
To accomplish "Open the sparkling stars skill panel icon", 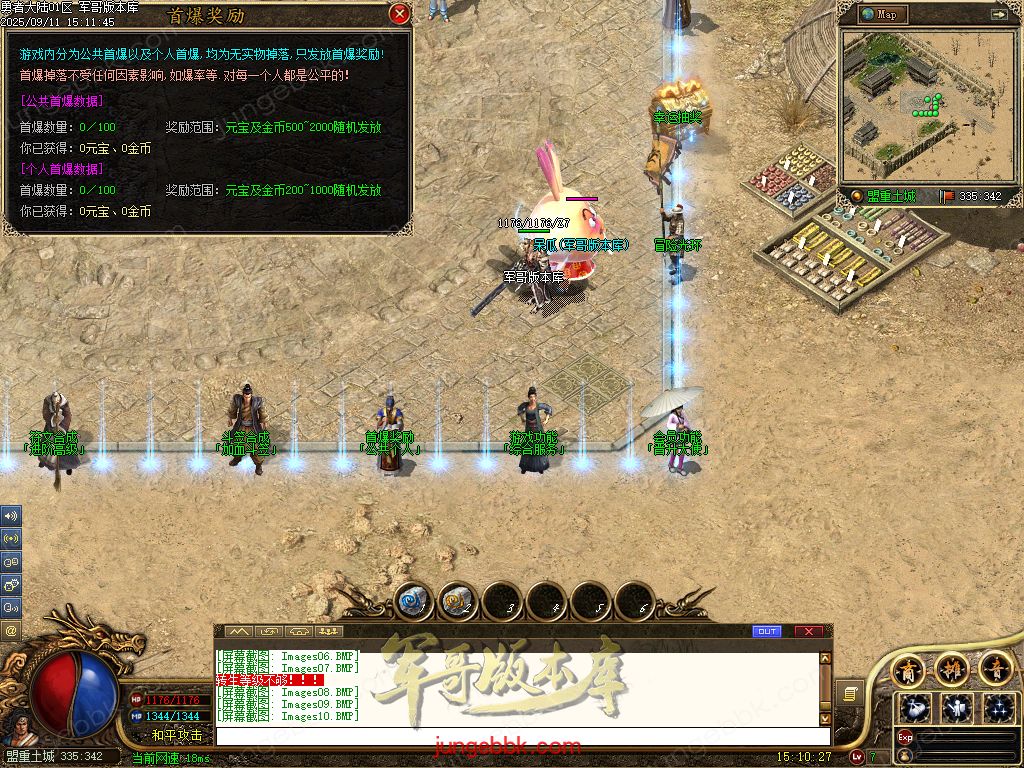I will tap(999, 708).
